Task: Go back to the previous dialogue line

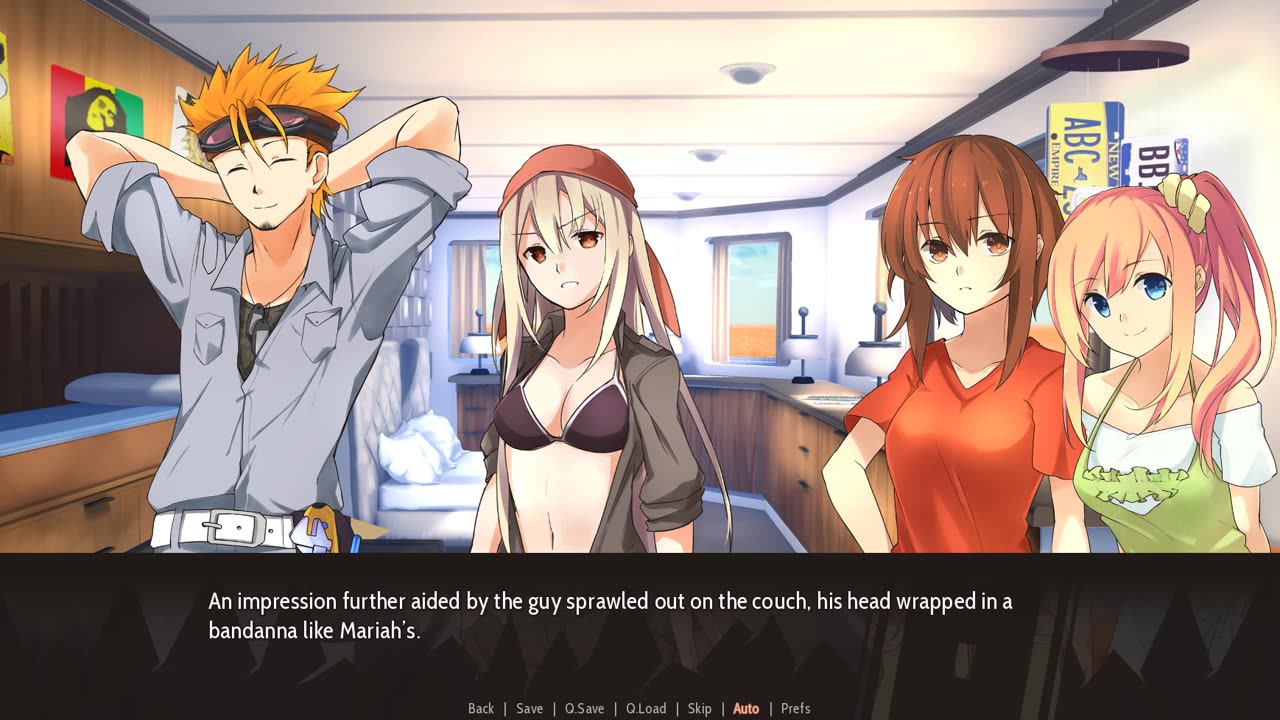Action: click(x=481, y=709)
